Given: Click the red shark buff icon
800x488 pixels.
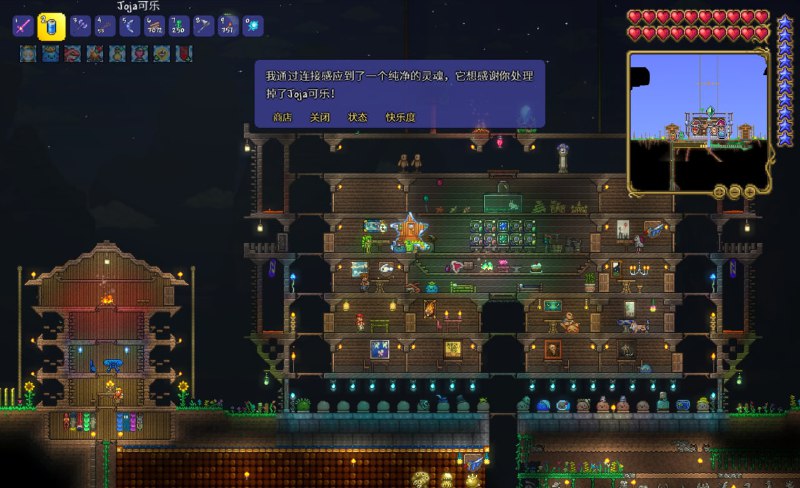Looking at the screenshot, I should [x=71, y=54].
